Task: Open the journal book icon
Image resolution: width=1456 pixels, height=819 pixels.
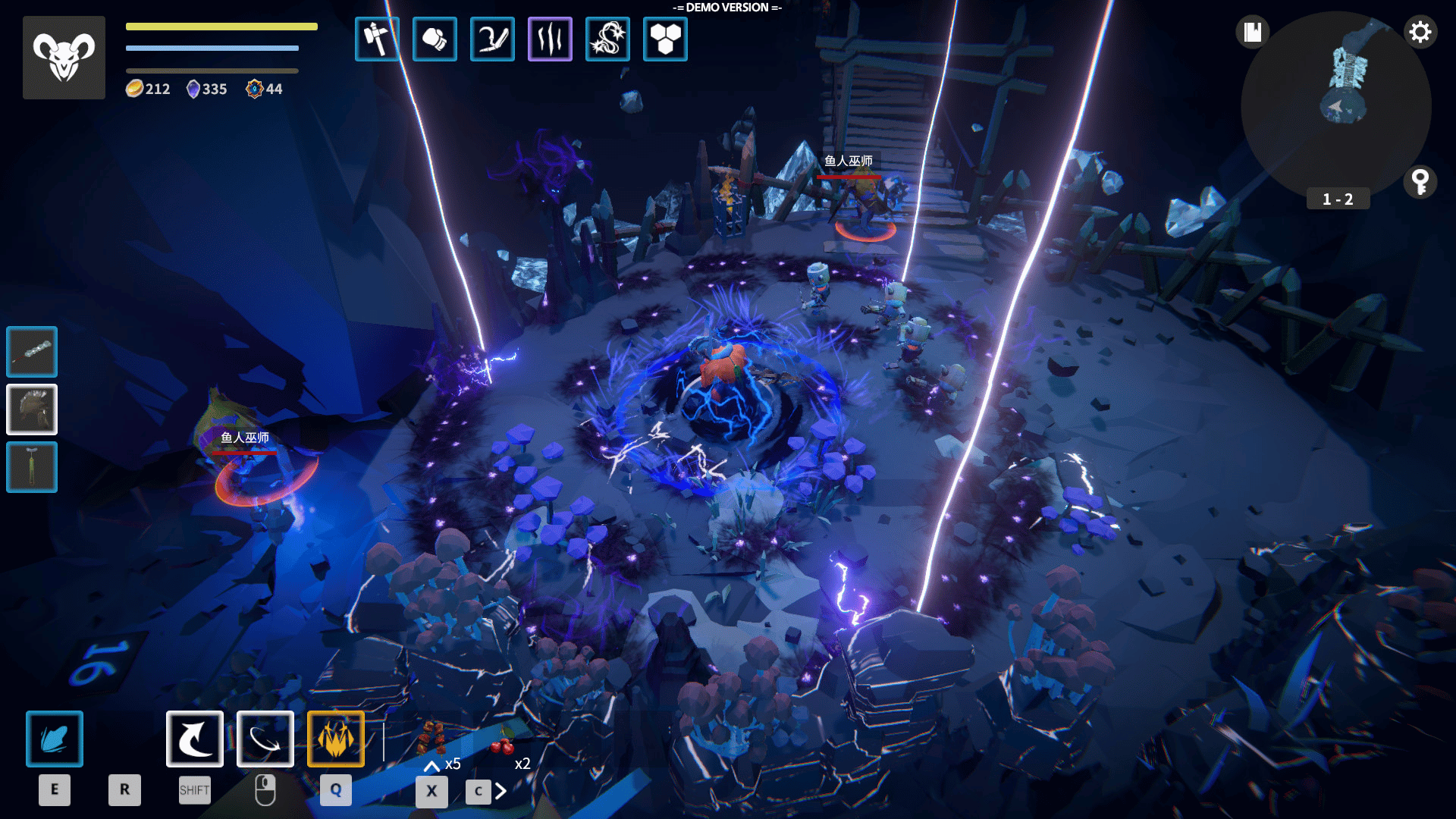Action: pos(1252,33)
